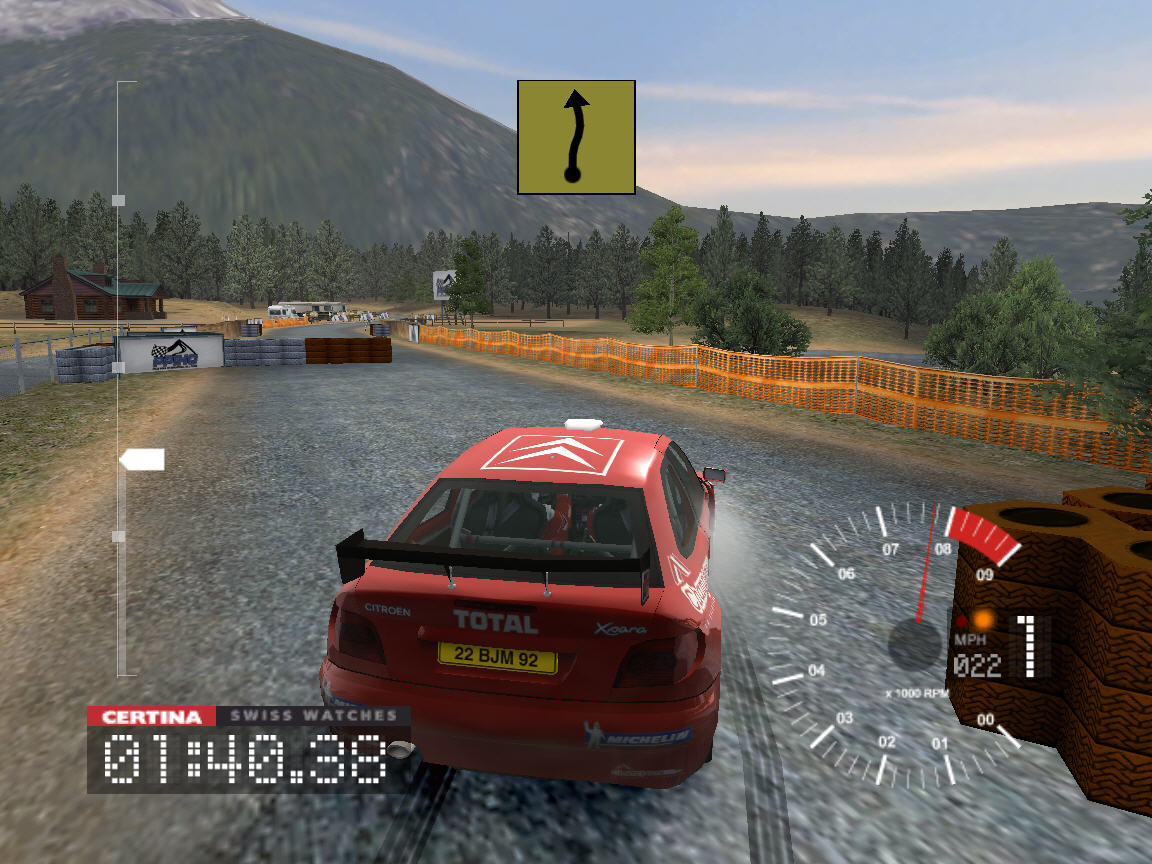The width and height of the screenshot is (1152, 864).
Task: Click the Certina Swiss Watches banner
Action: 248,716
